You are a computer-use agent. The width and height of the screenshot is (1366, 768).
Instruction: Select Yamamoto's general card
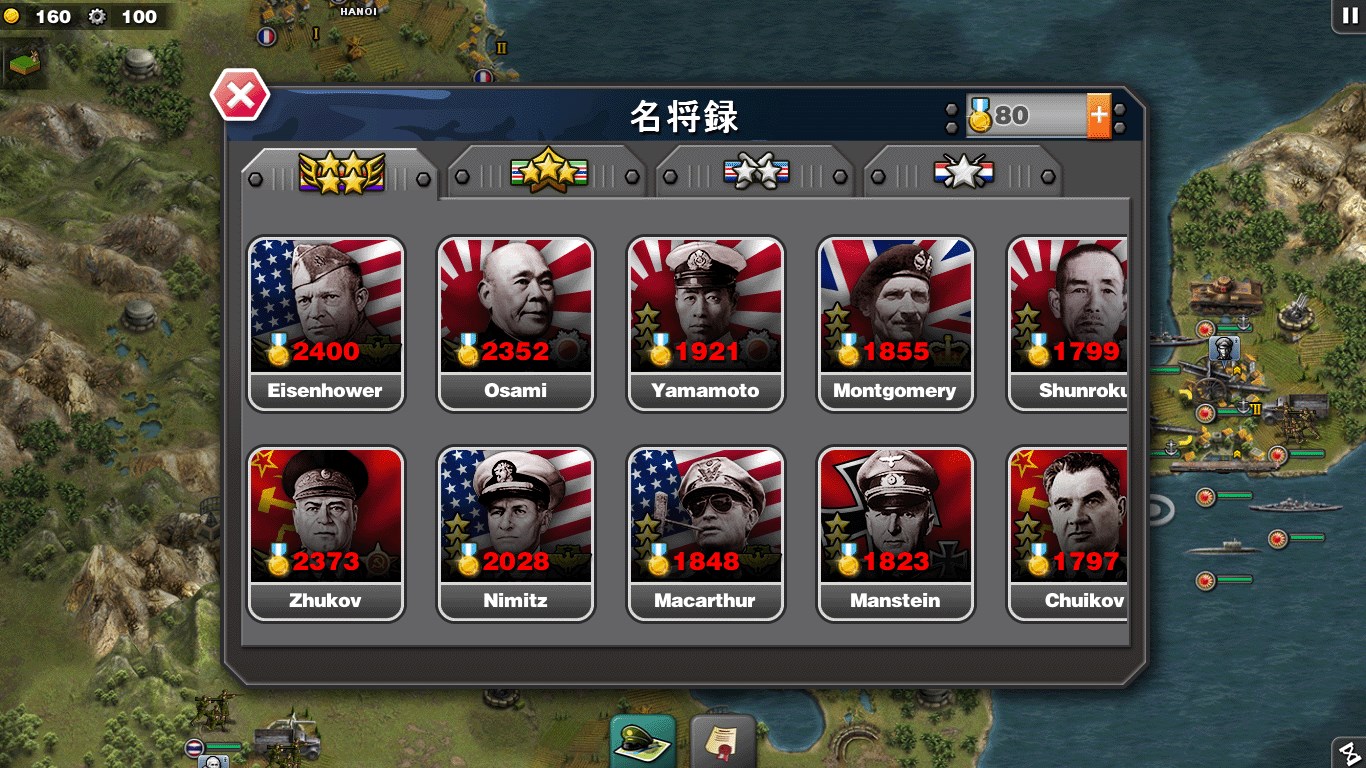click(x=705, y=320)
